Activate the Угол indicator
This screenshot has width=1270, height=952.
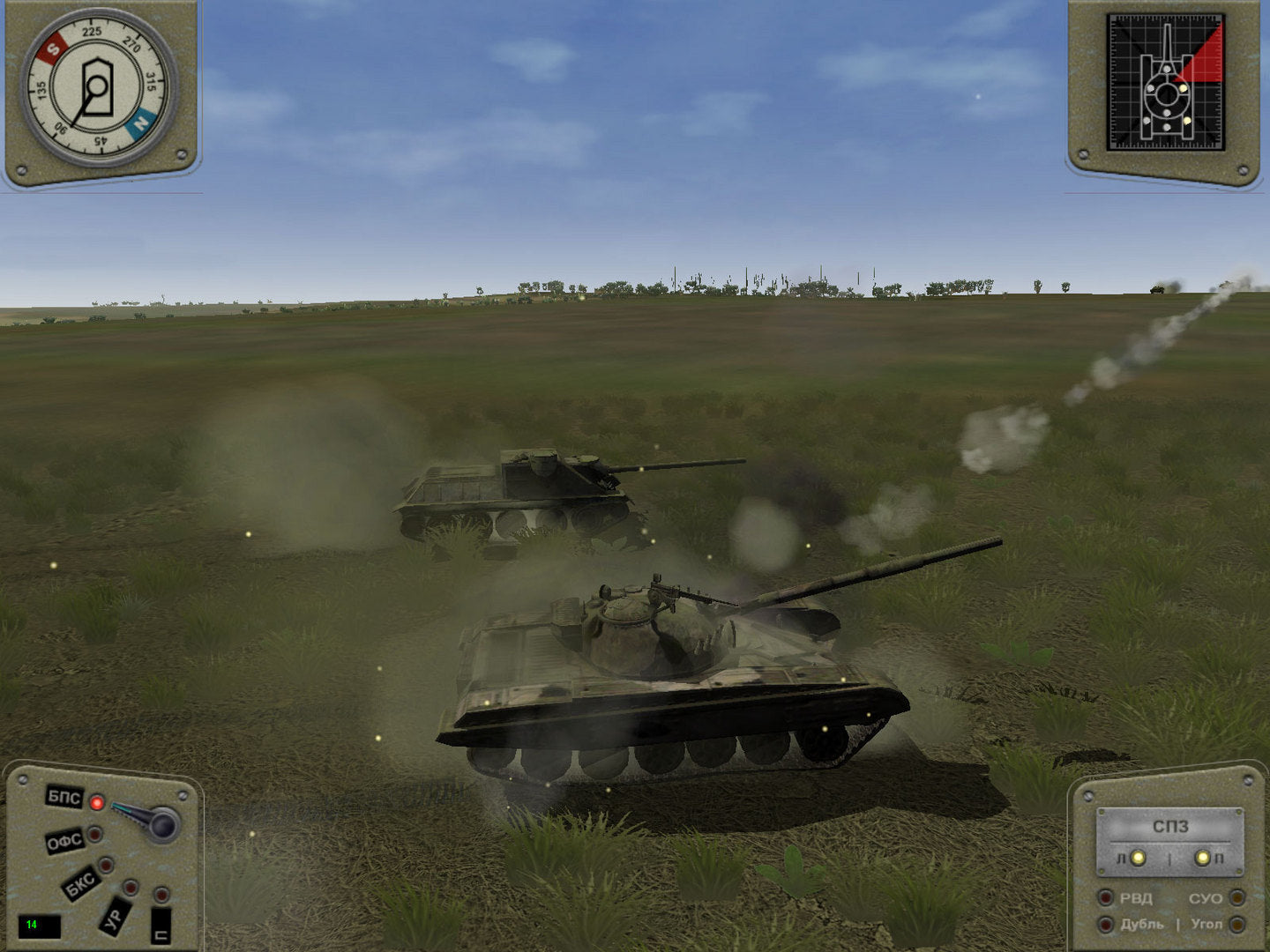(x=1237, y=925)
